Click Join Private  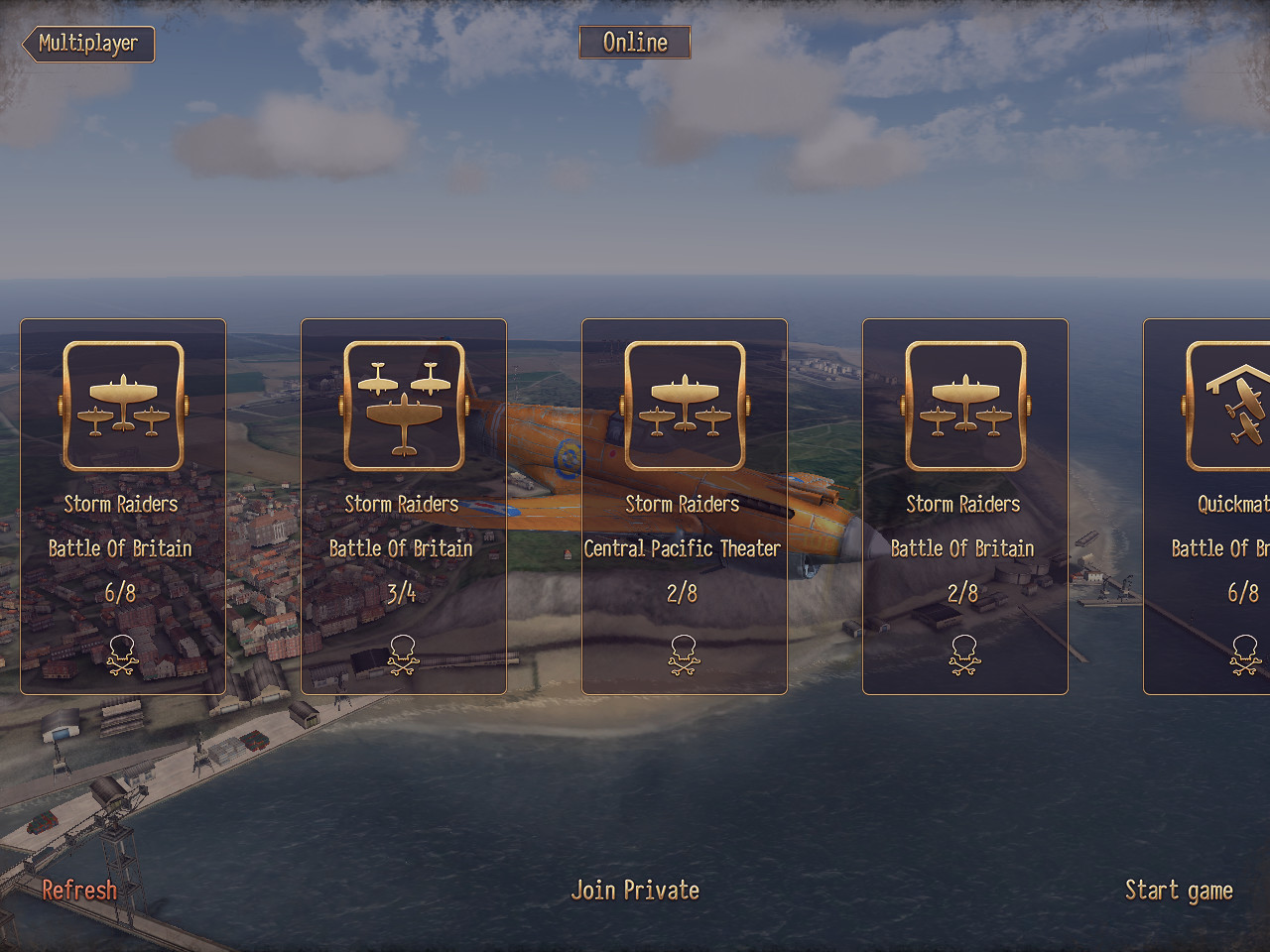[x=634, y=890]
